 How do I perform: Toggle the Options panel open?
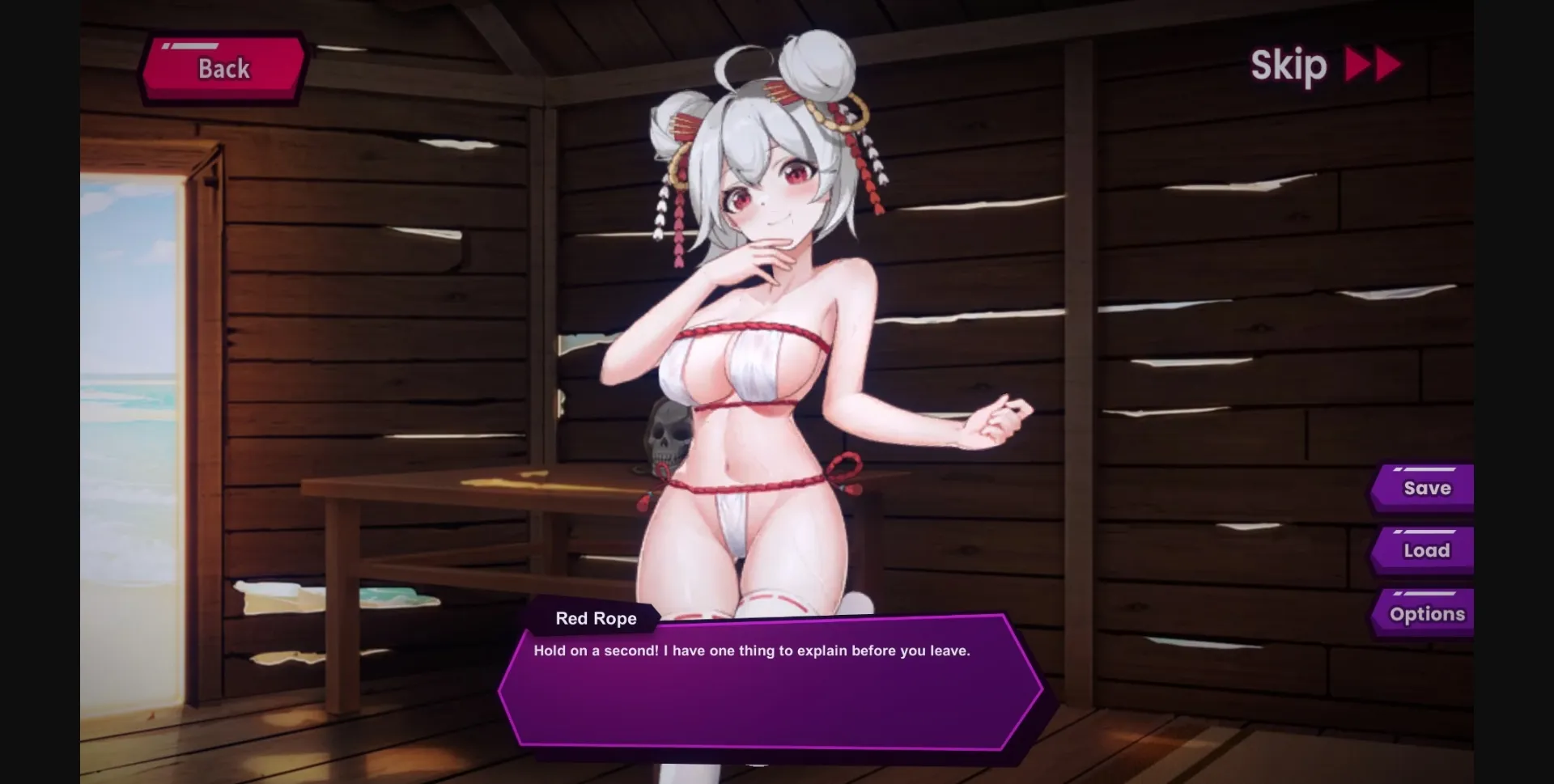click(x=1427, y=613)
